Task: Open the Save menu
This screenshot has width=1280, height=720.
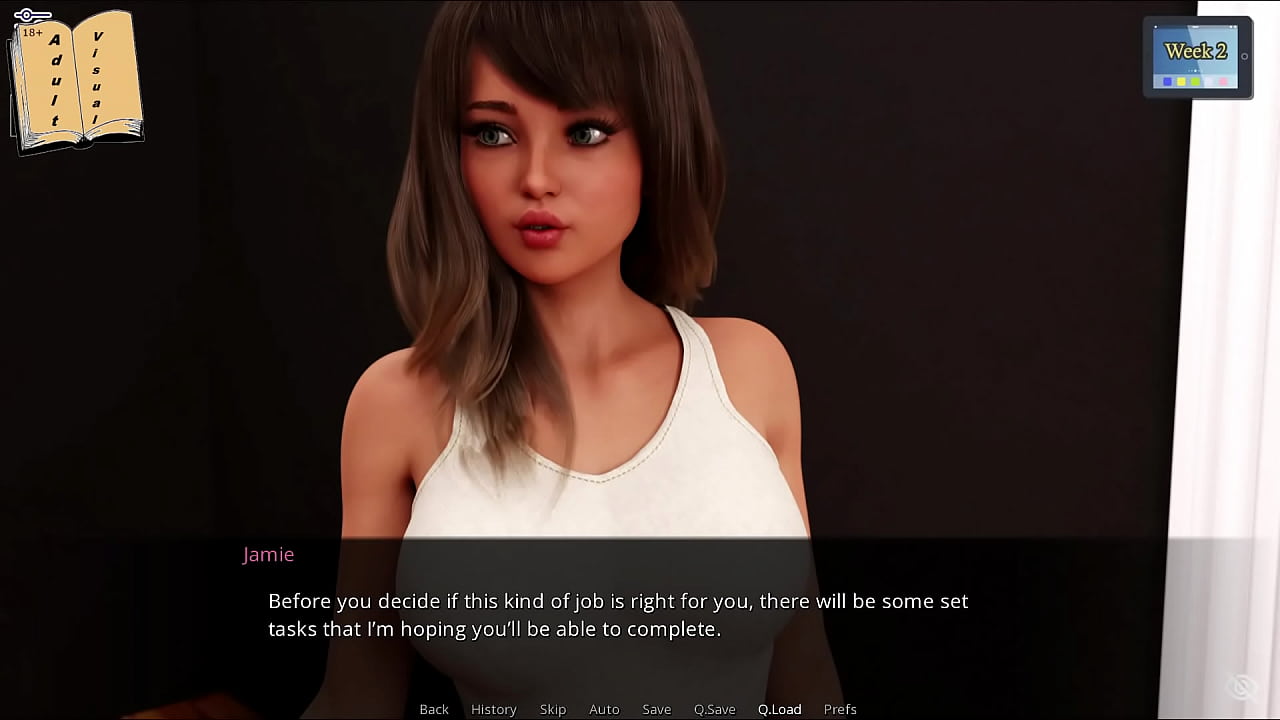Action: (656, 709)
